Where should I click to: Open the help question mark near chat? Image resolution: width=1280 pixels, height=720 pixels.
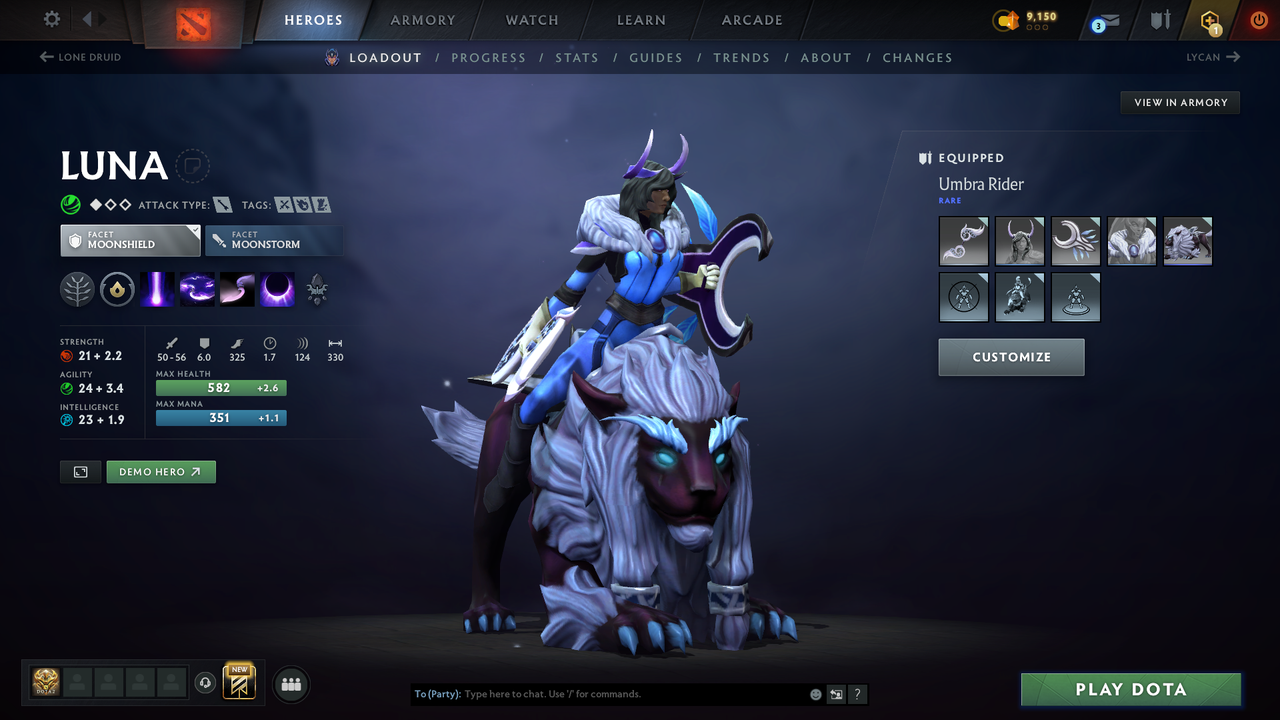pyautogui.click(x=857, y=694)
